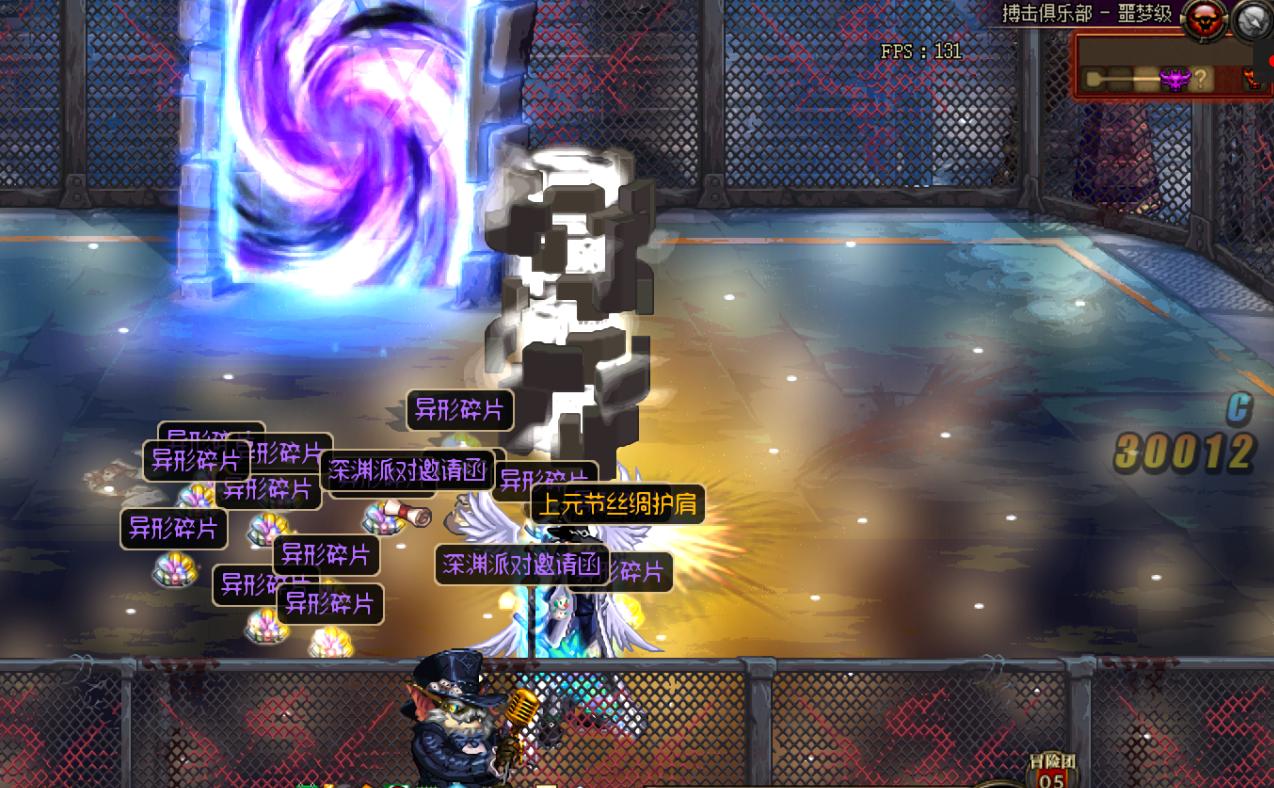This screenshot has height=788, width=1274.
Task: Select the purple boss room on minimap
Action: pos(1172,79)
